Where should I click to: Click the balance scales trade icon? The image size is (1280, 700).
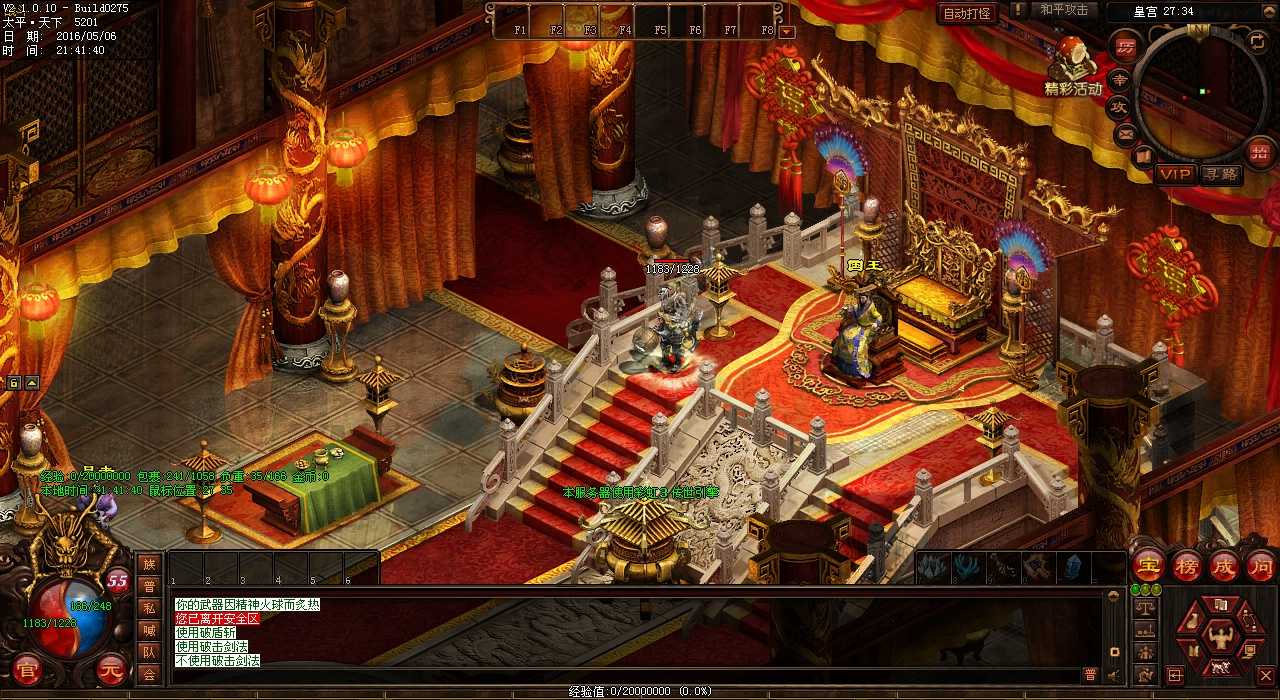click(1145, 609)
